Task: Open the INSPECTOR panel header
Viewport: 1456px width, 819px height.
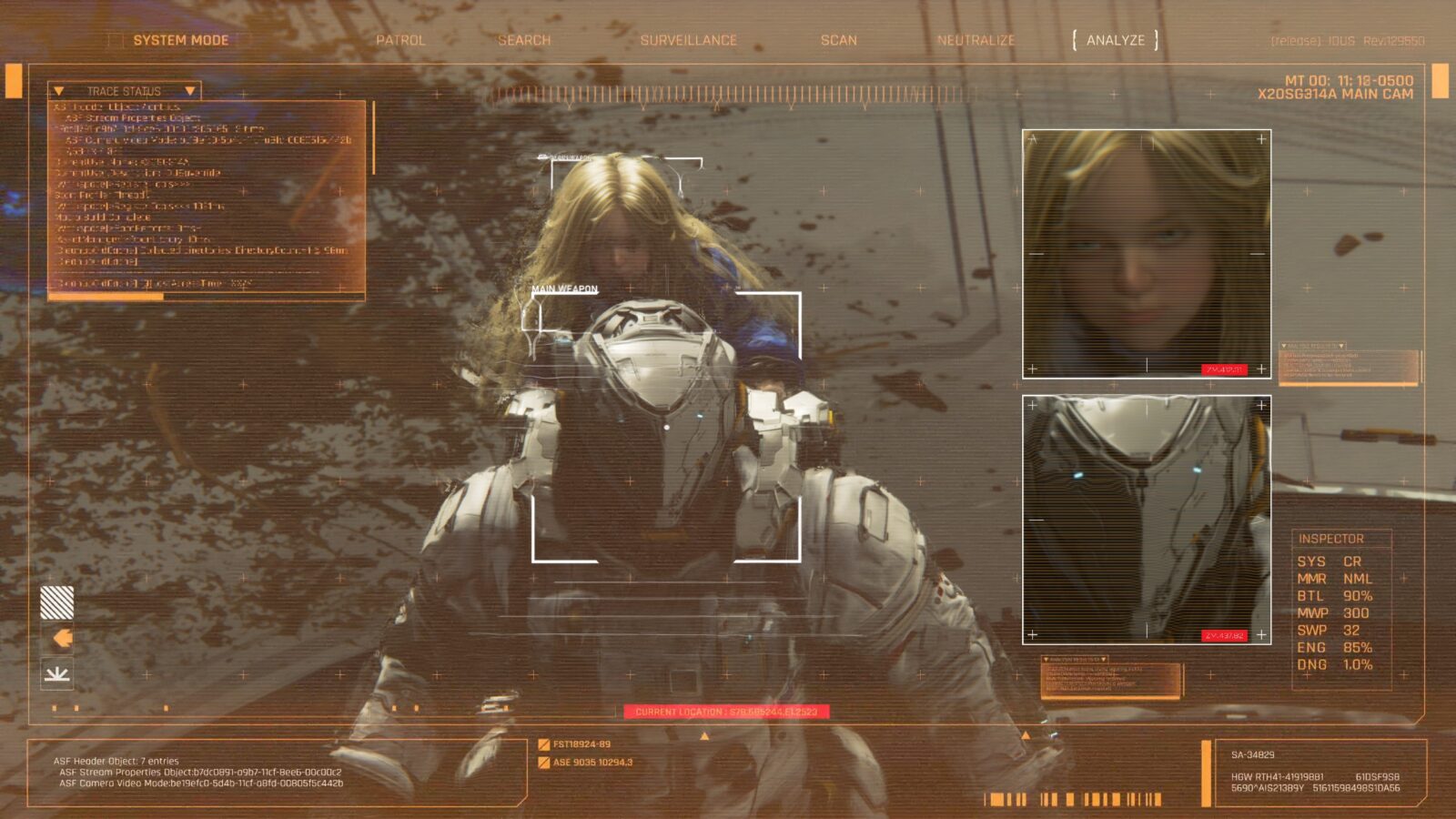Action: click(1330, 539)
